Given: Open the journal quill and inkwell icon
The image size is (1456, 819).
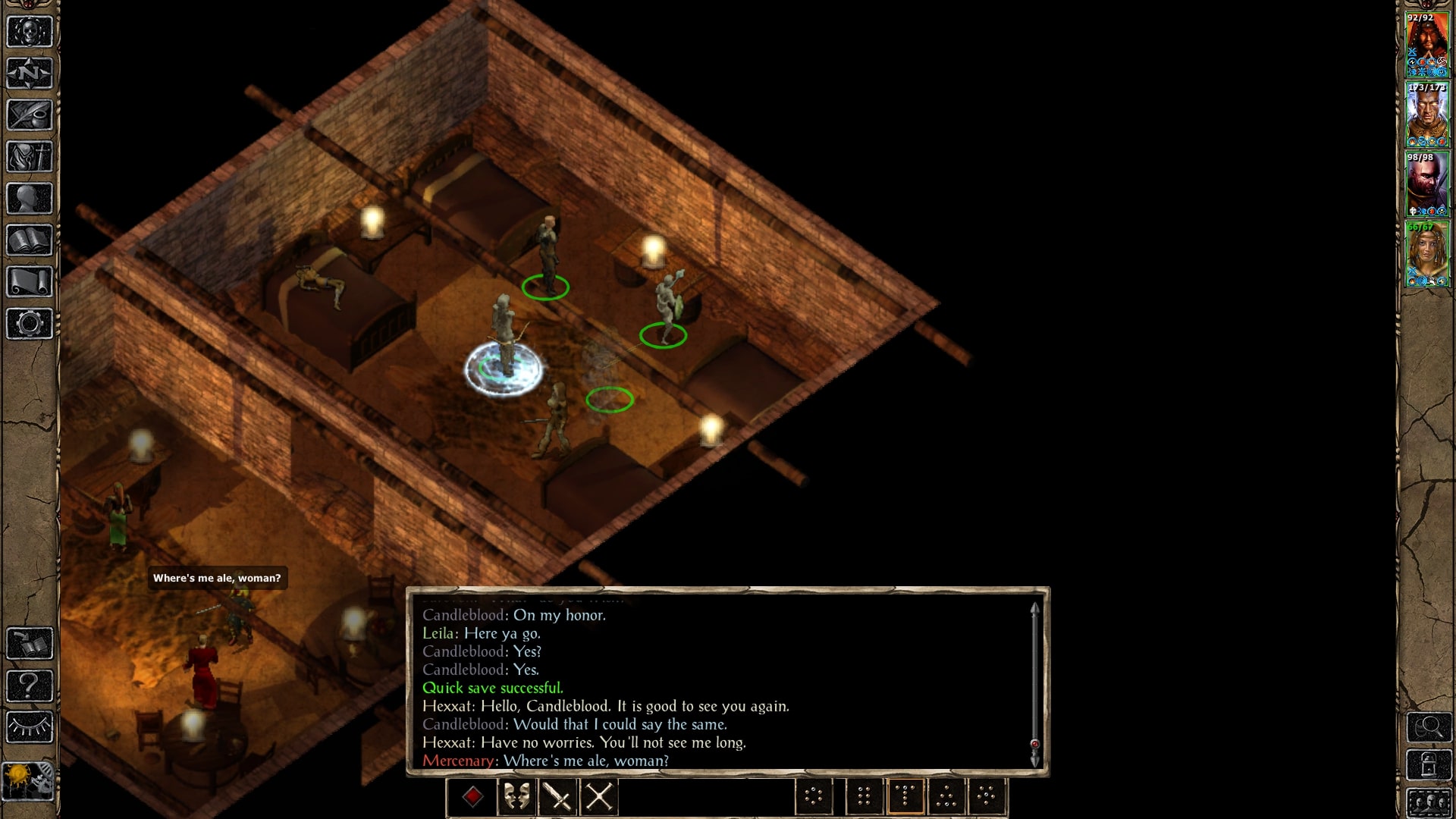Looking at the screenshot, I should click(x=30, y=115).
